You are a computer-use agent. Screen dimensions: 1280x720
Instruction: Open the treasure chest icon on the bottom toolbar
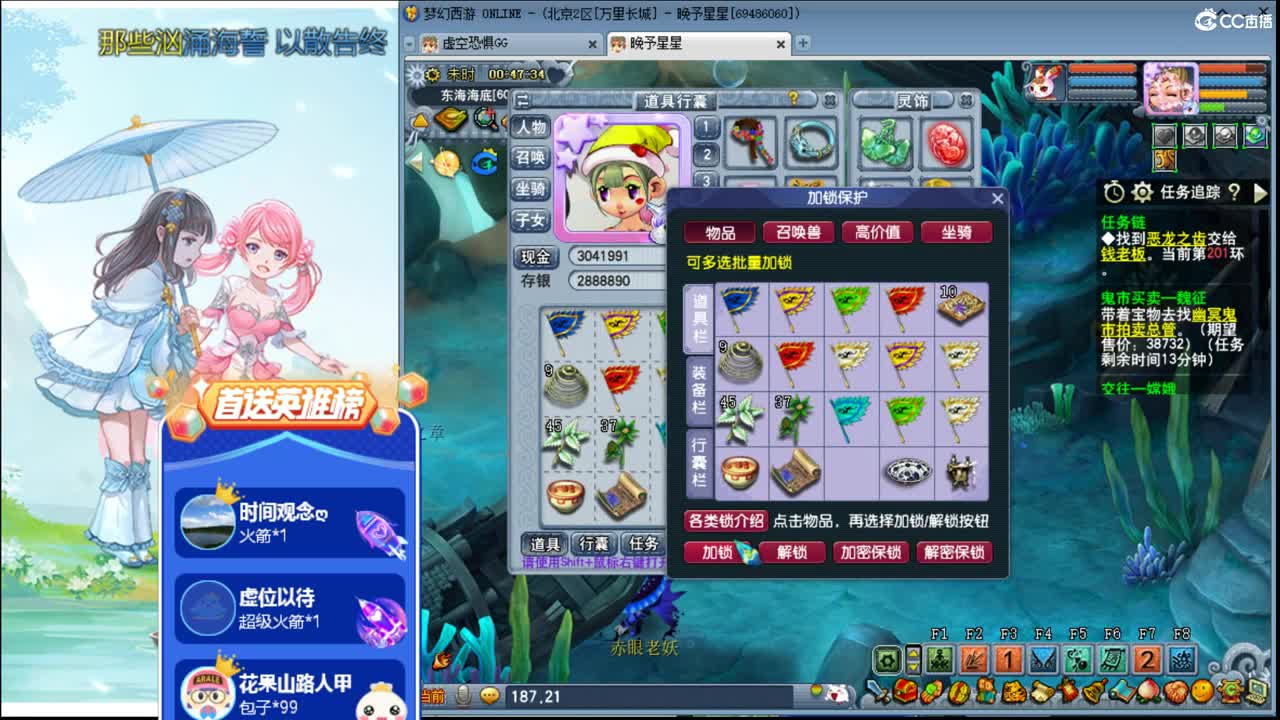click(905, 692)
